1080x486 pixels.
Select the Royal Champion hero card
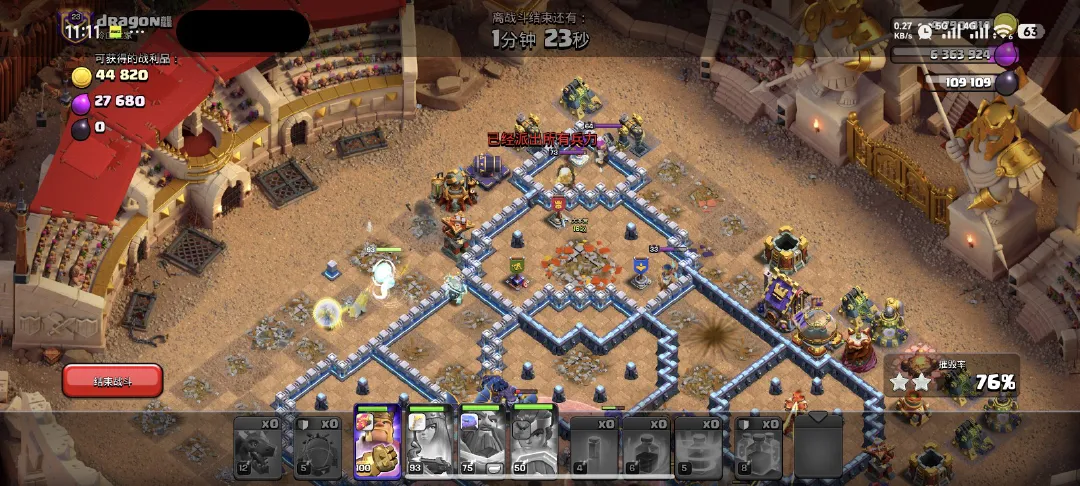pyautogui.click(x=533, y=442)
